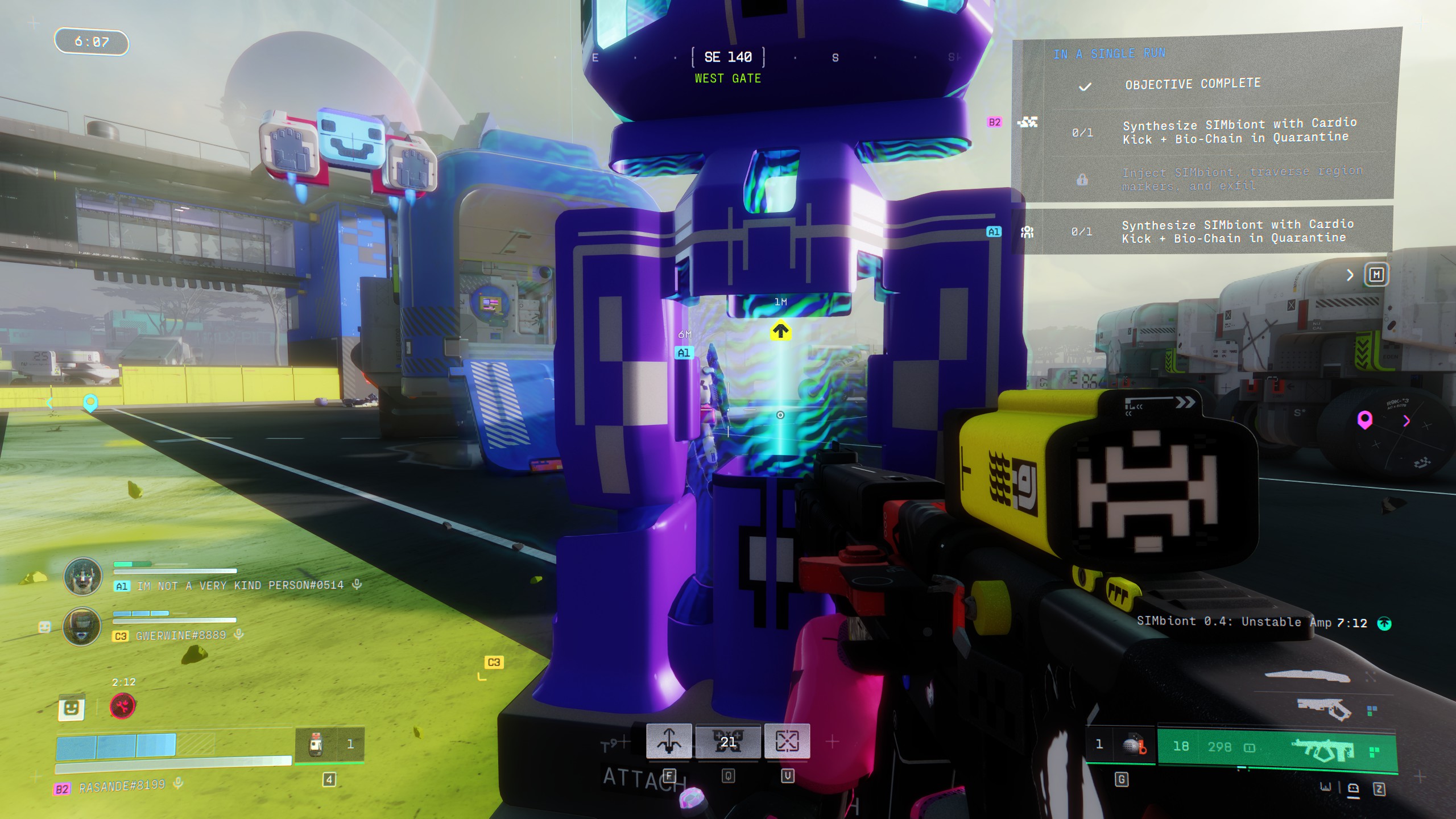Activate the upward arrow launch ability icon
The height and width of the screenshot is (819, 1456).
[x=669, y=741]
